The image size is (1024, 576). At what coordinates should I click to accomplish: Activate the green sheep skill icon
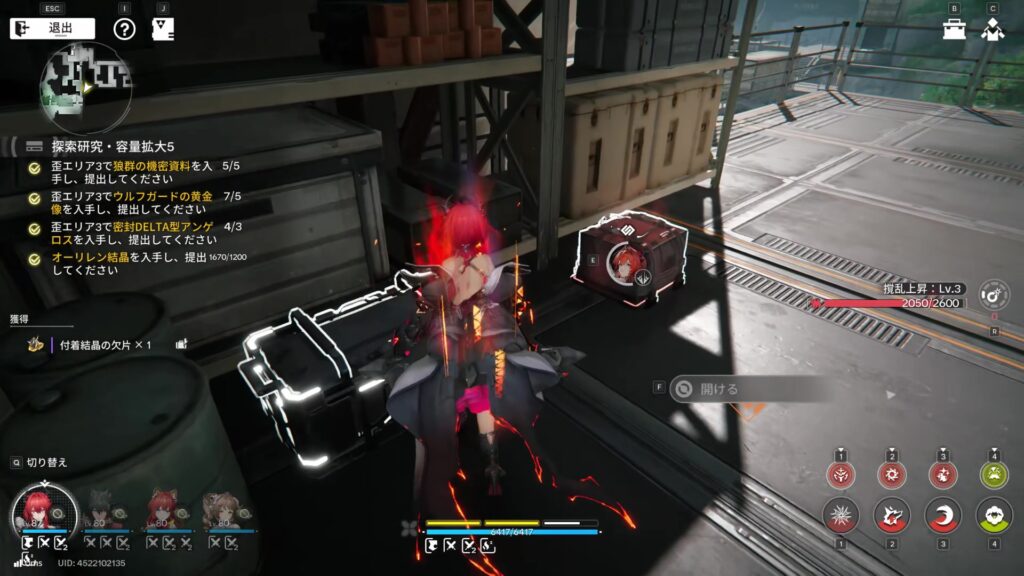pos(994,516)
